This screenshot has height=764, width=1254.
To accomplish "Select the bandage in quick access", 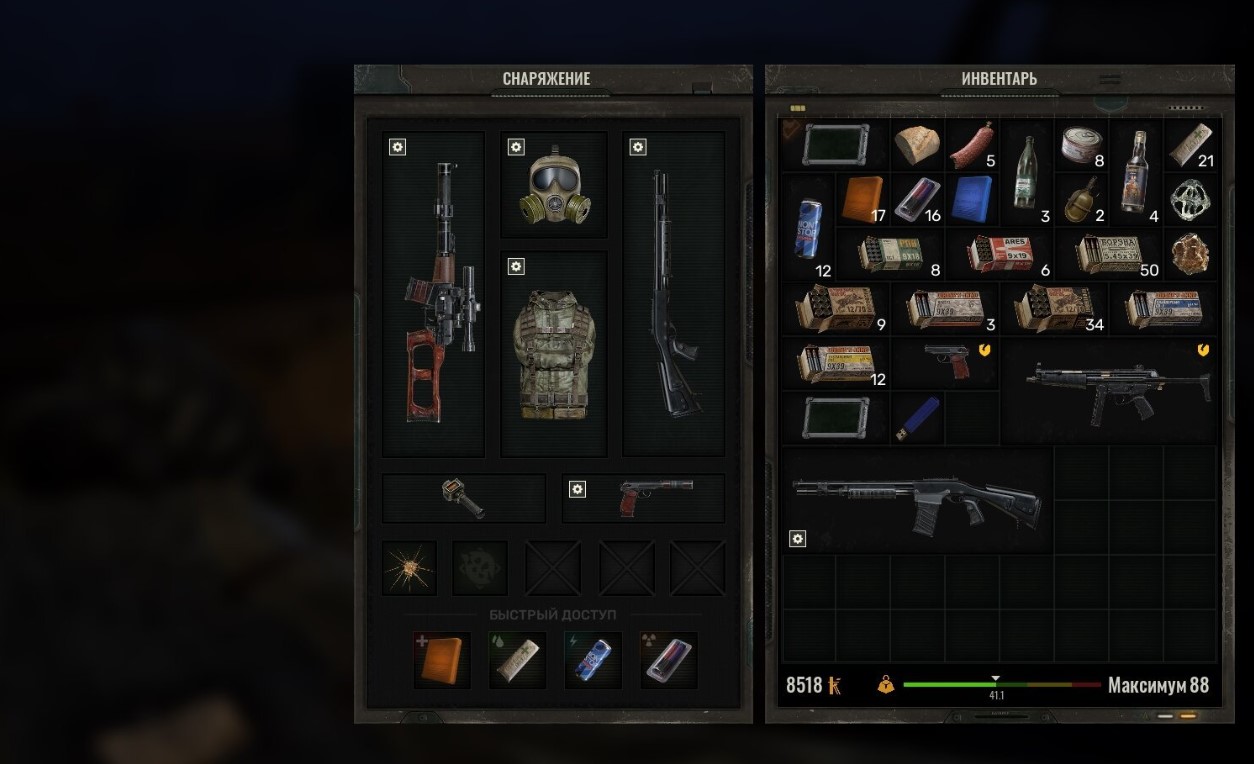I will click(x=517, y=660).
